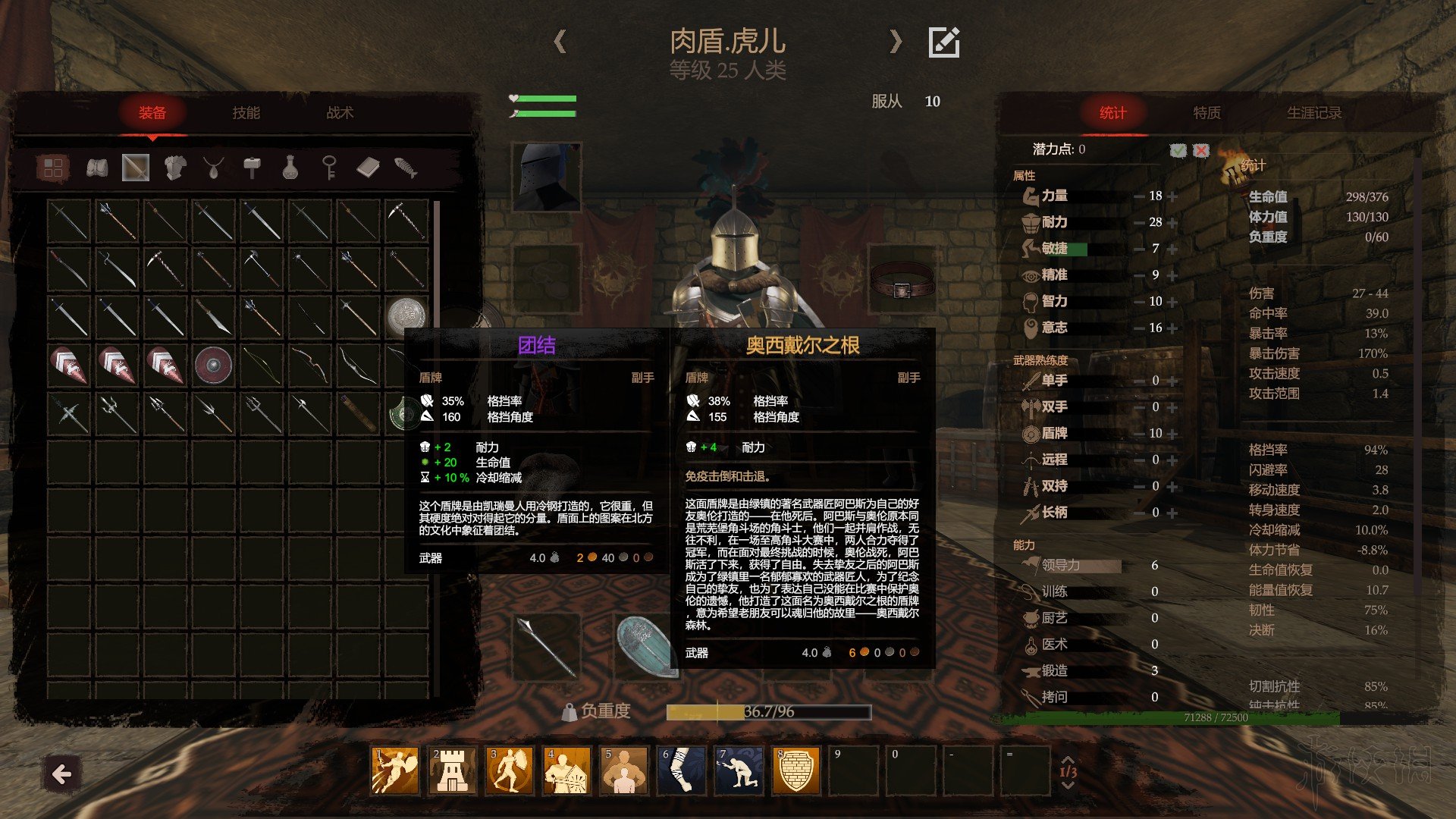The image size is (1456, 819).
Task: Filter inventory by the potion flask icon
Action: click(x=290, y=168)
